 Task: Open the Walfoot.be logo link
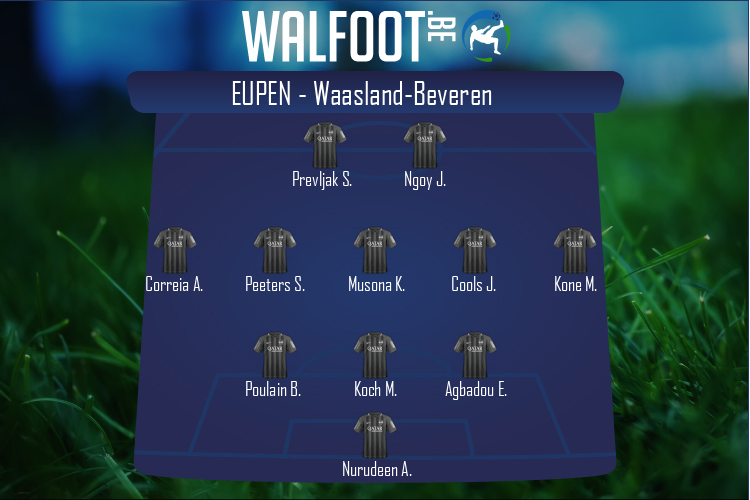coord(375,35)
